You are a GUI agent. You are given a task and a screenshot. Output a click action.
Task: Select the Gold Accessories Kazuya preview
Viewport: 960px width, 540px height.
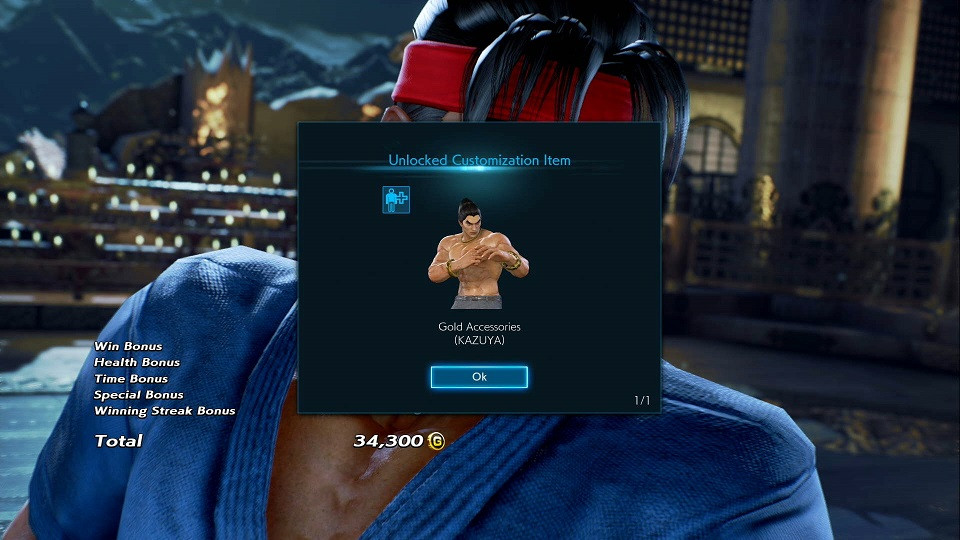478,254
